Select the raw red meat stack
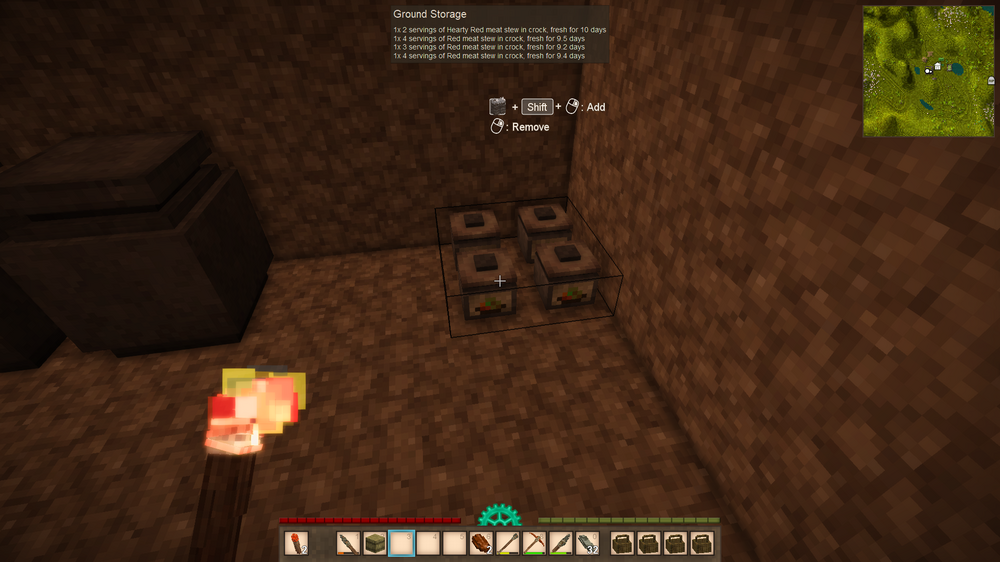This screenshot has width=1000, height=562. tap(481, 544)
